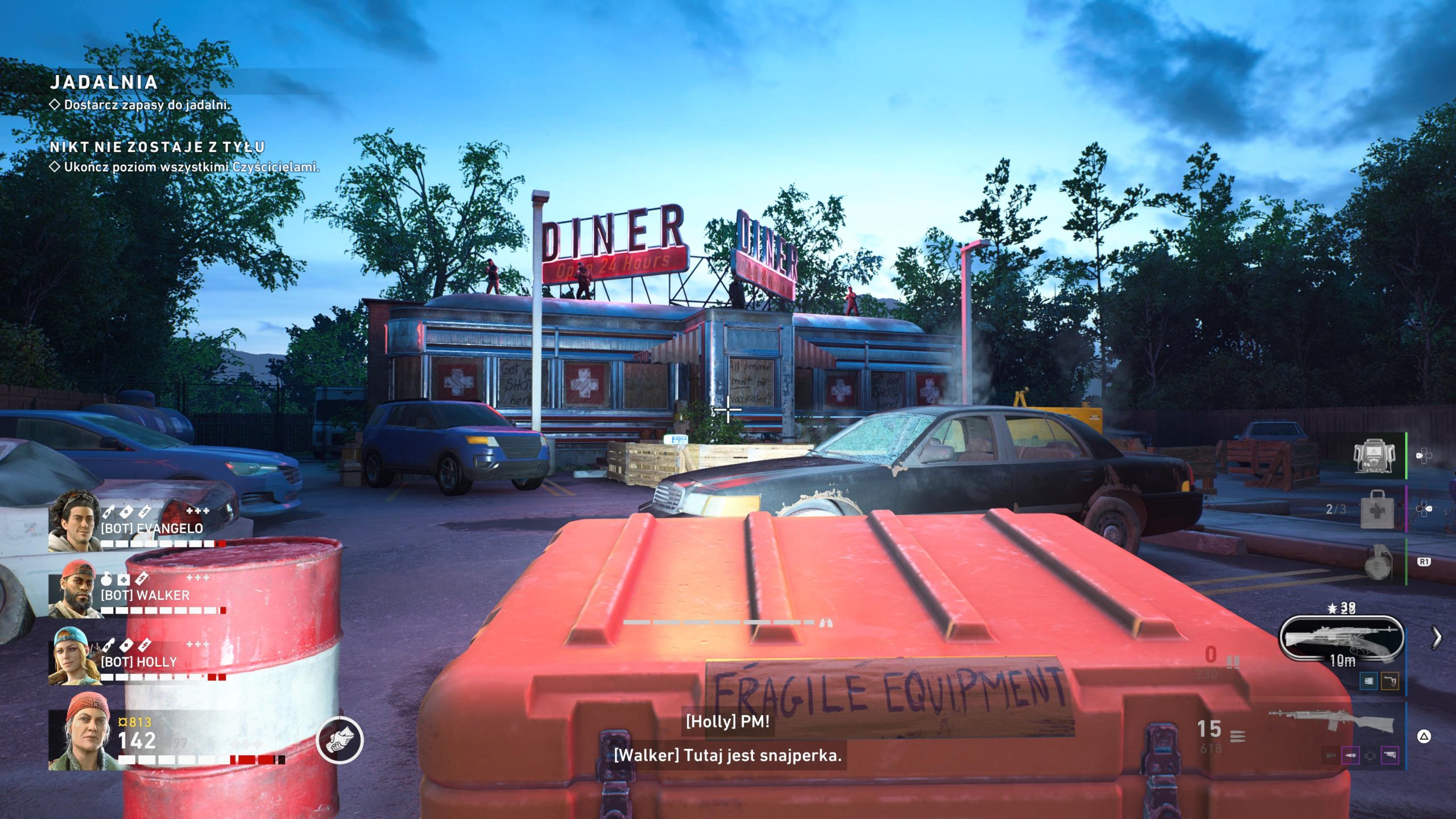Select the grenade slot
This screenshot has width=1456, height=819.
click(x=1378, y=562)
